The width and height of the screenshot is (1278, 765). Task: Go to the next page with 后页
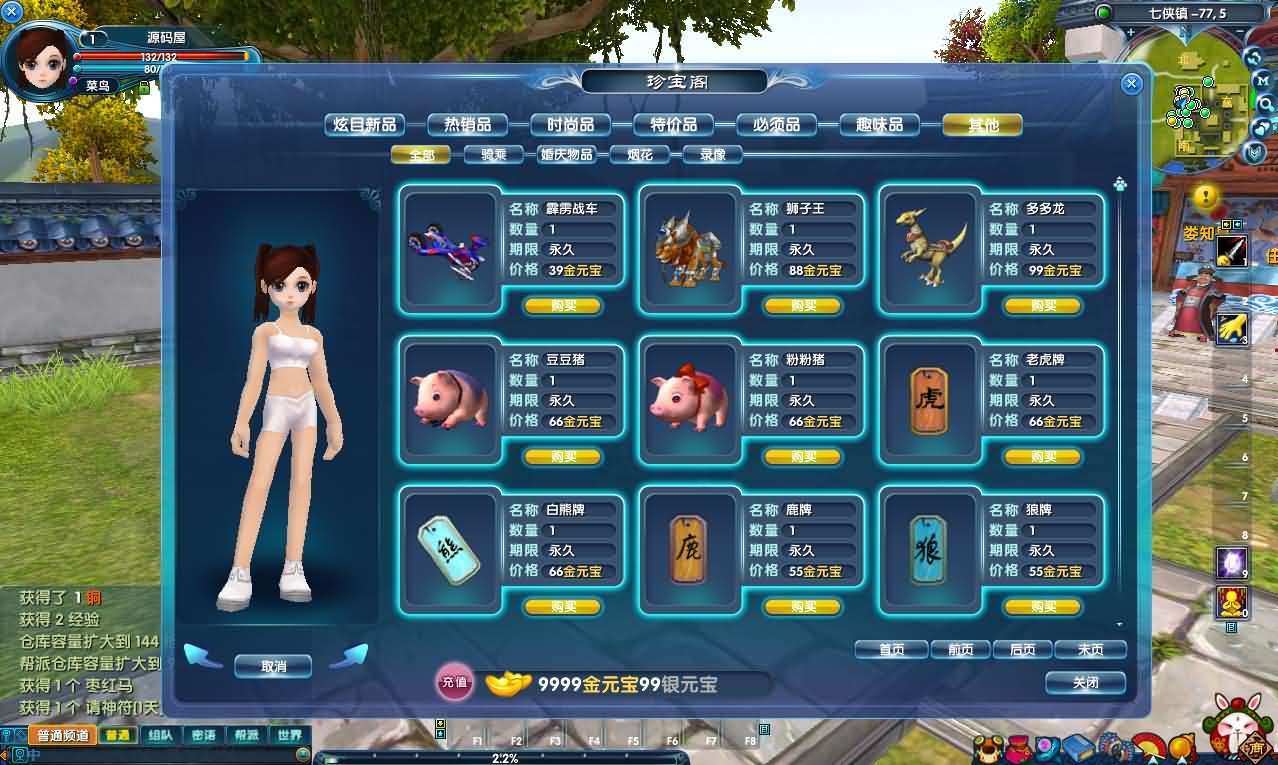(x=1022, y=650)
